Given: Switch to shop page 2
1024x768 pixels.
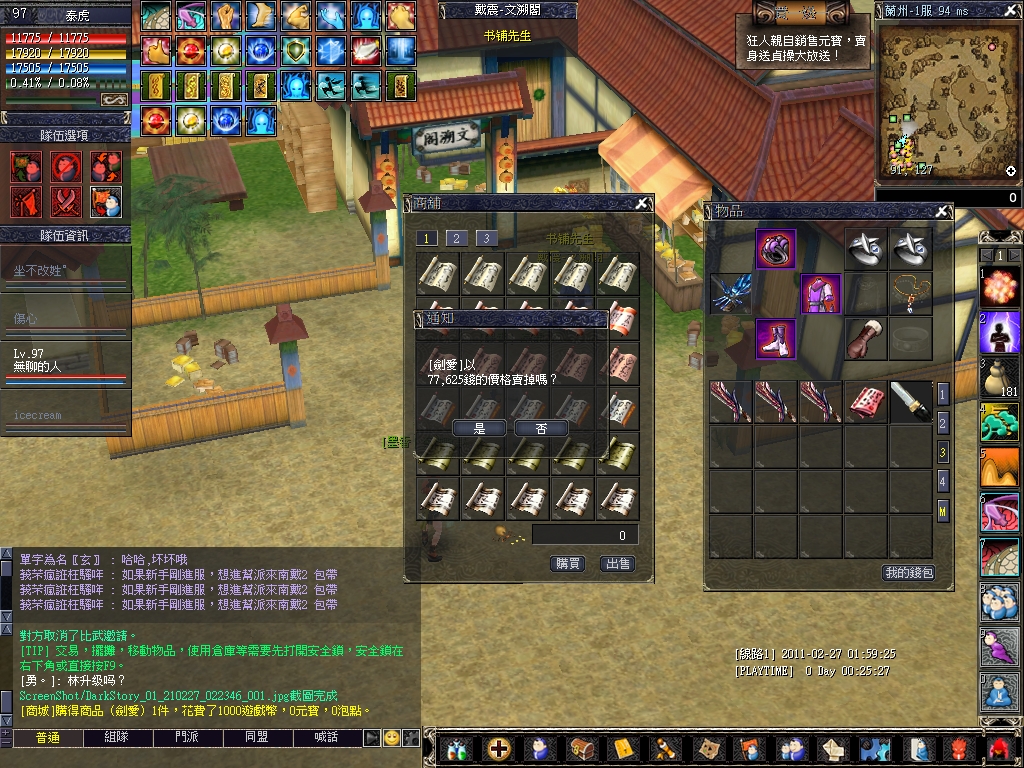Looking at the screenshot, I should (x=456, y=238).
